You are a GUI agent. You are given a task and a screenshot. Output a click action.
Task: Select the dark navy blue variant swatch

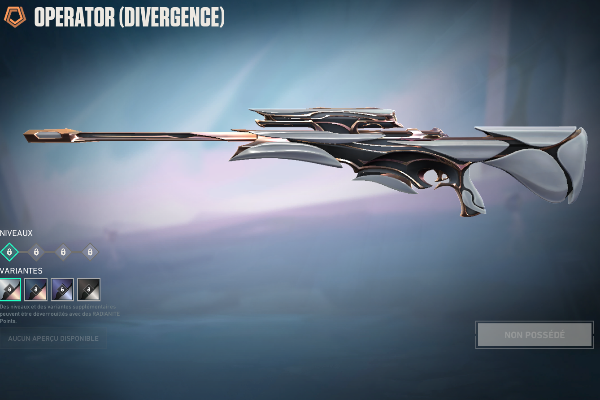click(x=36, y=290)
